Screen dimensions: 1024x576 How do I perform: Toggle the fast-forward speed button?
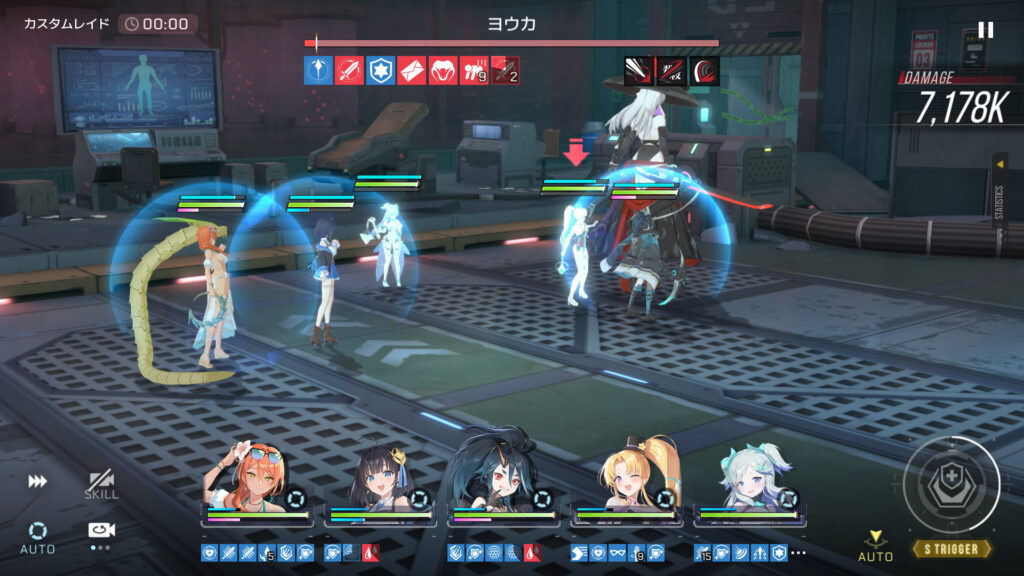coord(38,482)
